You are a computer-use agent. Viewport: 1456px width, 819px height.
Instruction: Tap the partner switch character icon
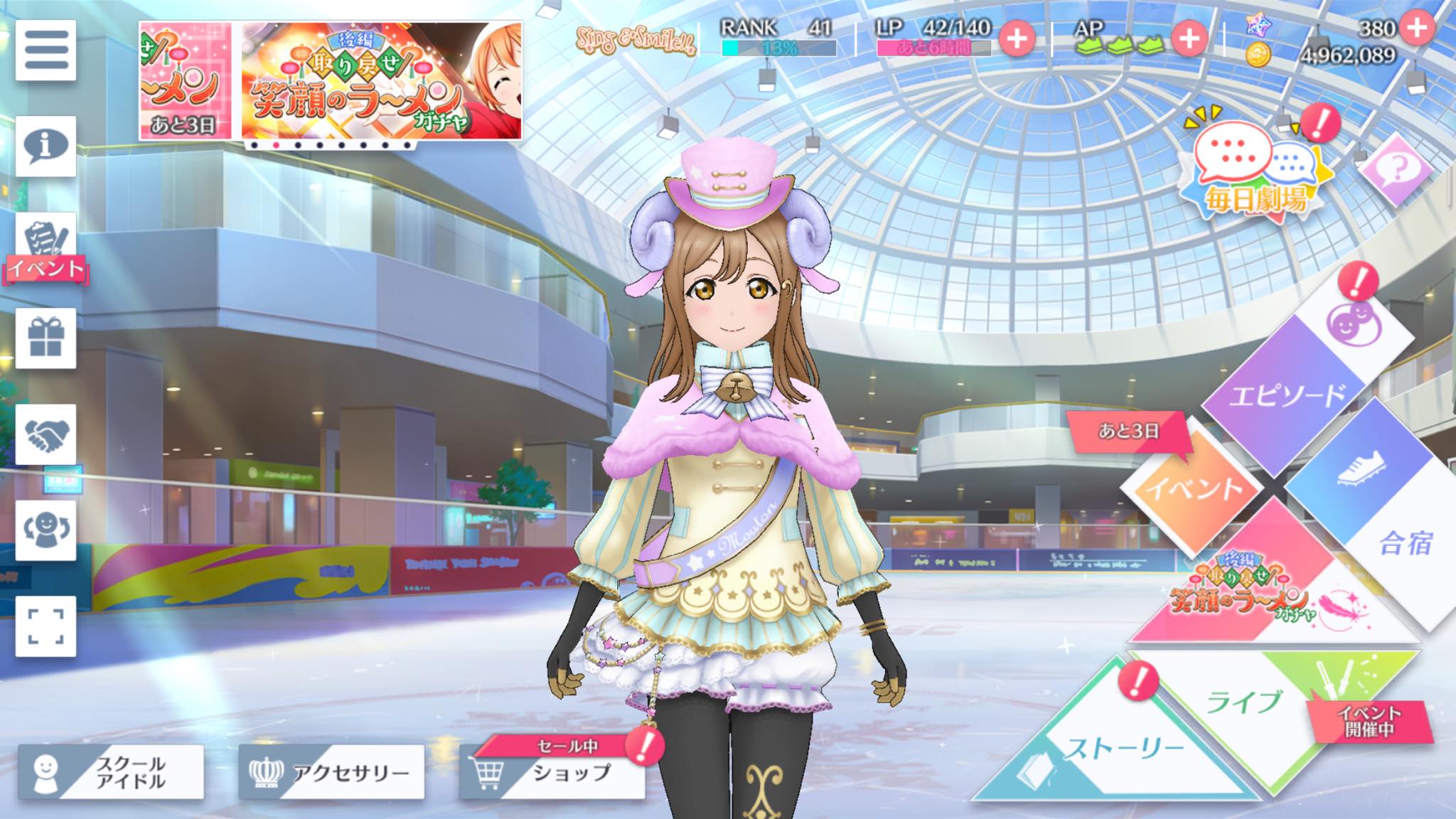click(x=45, y=530)
